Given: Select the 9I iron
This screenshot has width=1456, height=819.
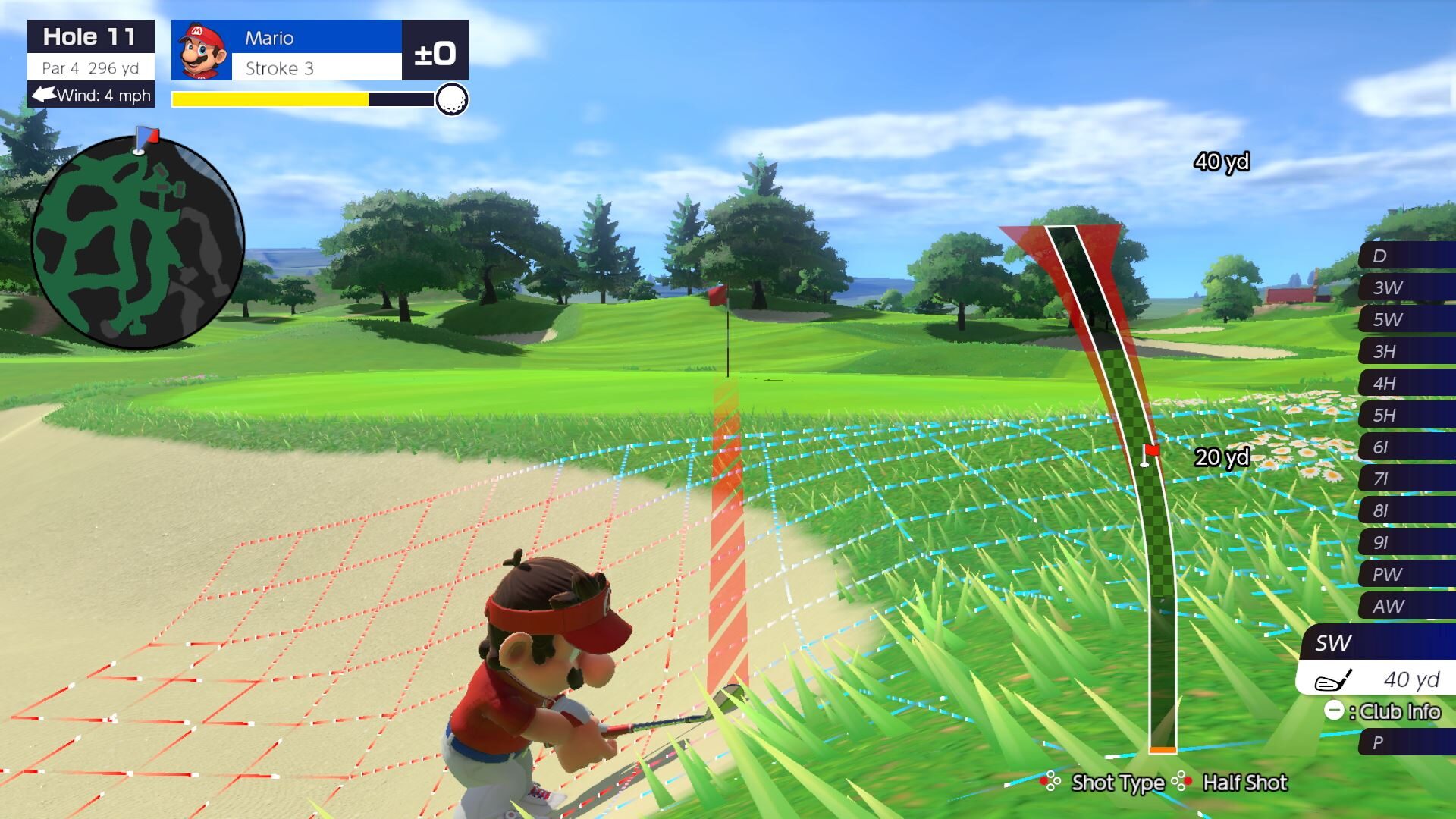Looking at the screenshot, I should pyautogui.click(x=1405, y=542).
